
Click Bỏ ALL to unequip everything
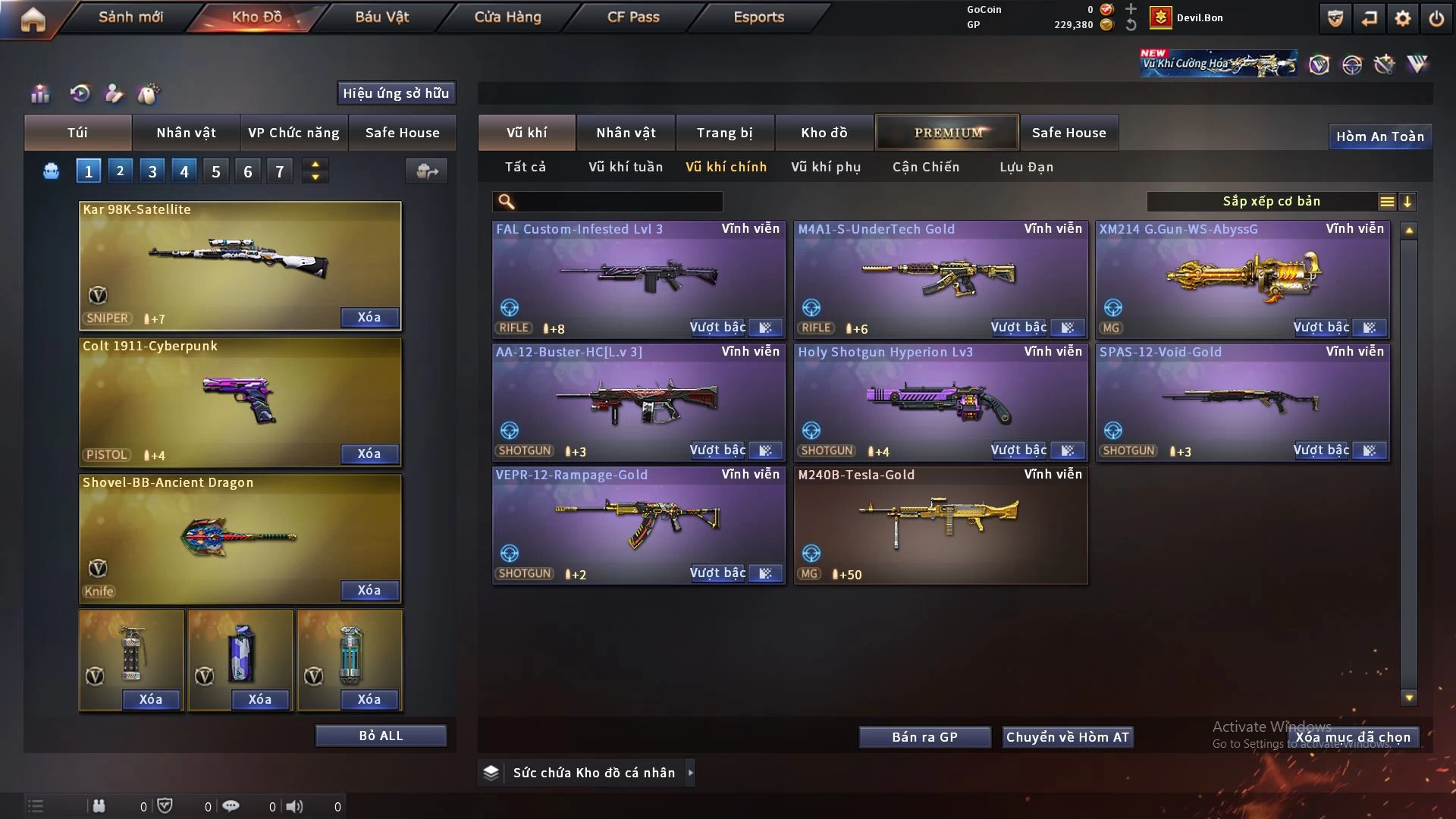[381, 736]
